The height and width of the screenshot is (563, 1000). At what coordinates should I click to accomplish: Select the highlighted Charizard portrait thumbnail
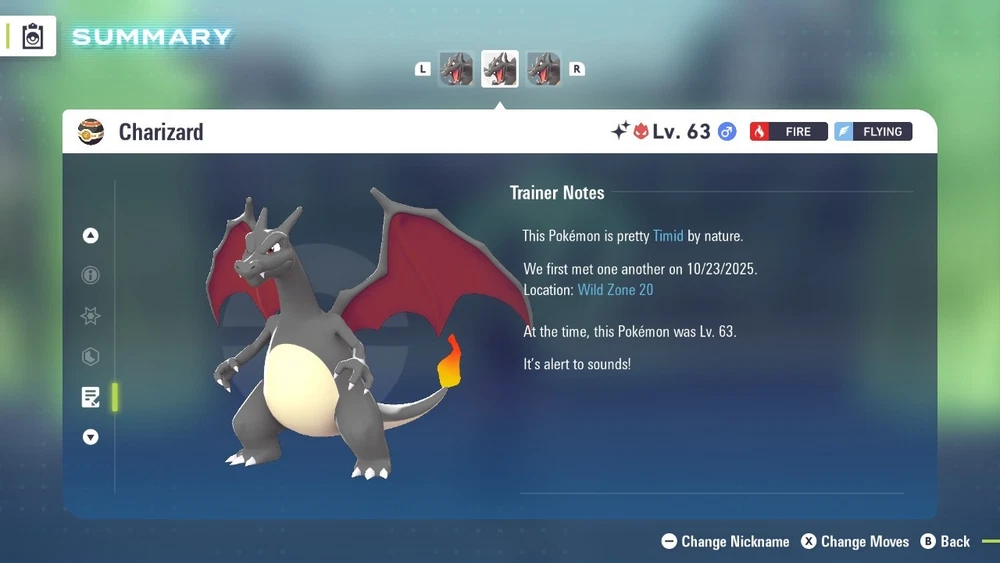pyautogui.click(x=500, y=69)
